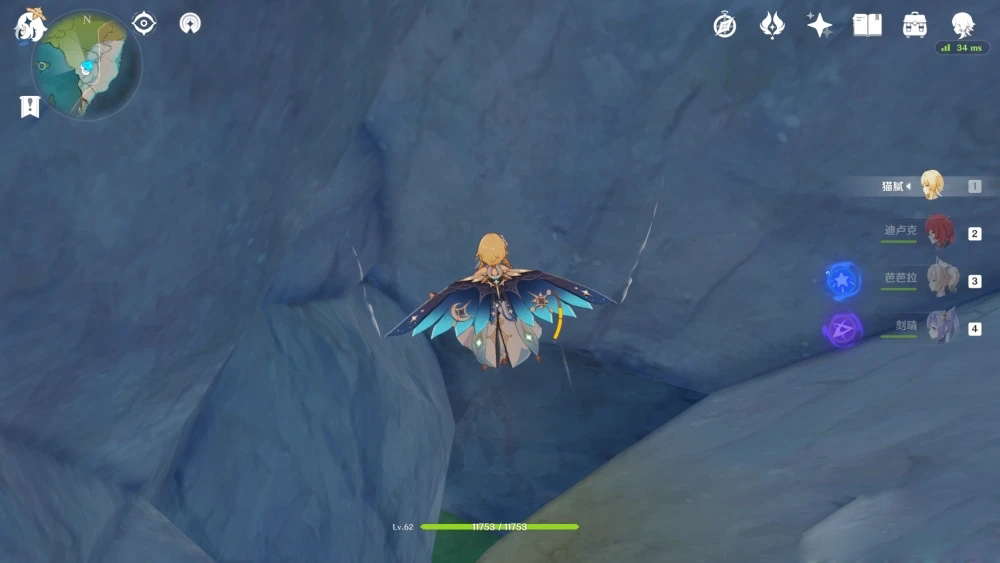Viewport: 1000px width, 563px height.
Task: Open the character profile head icon
Action: point(962,25)
